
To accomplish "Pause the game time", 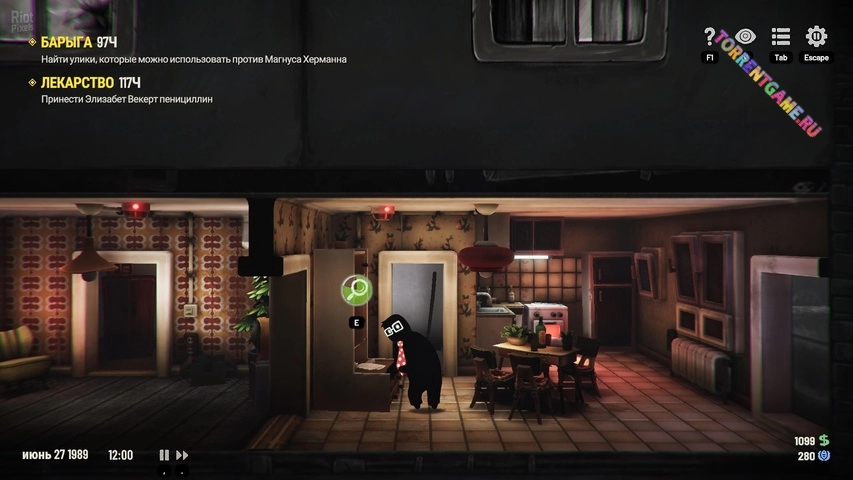I will [164, 455].
